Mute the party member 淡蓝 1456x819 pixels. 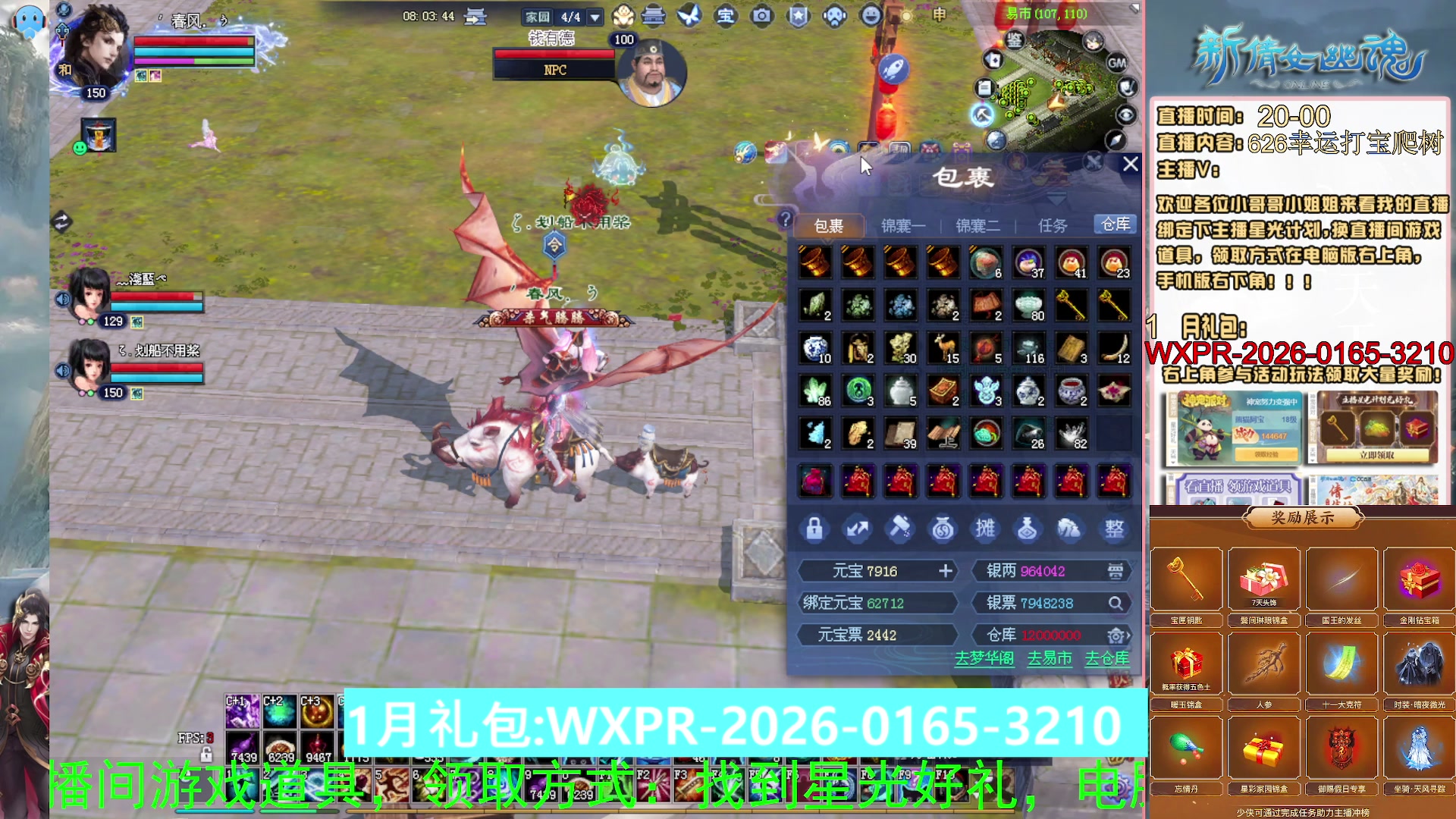click(64, 297)
